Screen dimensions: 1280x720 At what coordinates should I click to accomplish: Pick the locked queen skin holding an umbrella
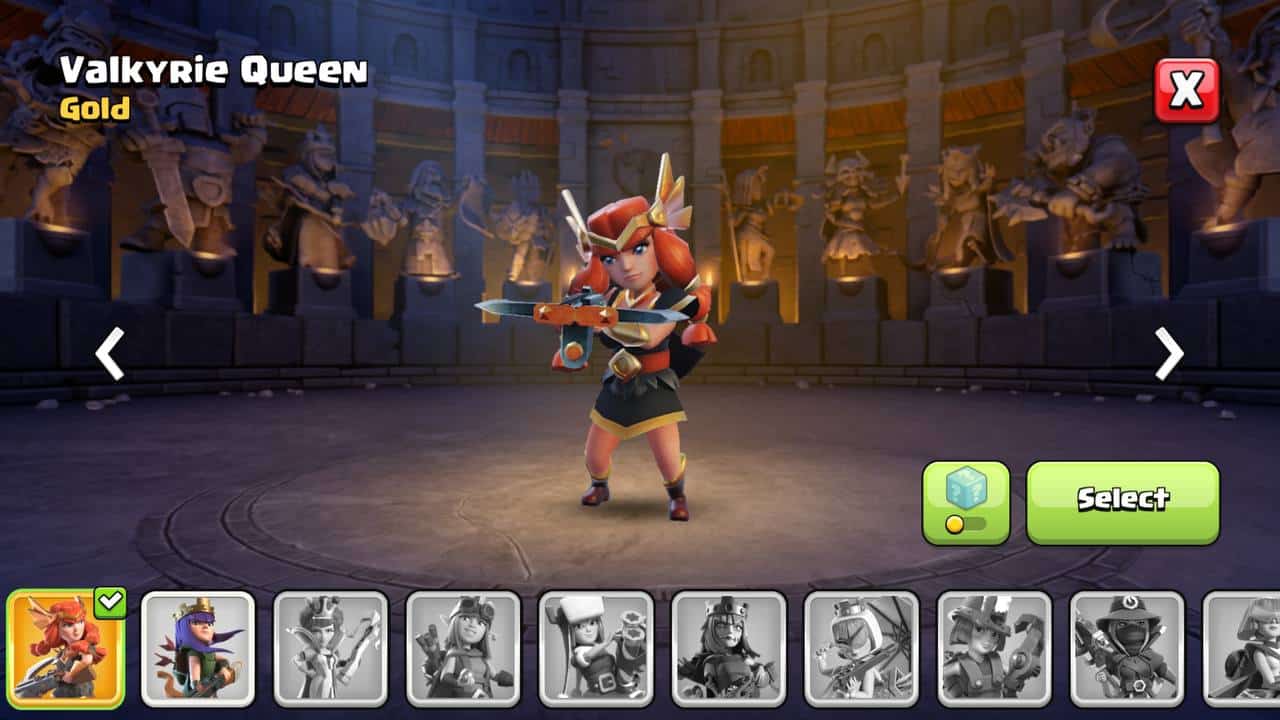pyautogui.click(x=861, y=649)
